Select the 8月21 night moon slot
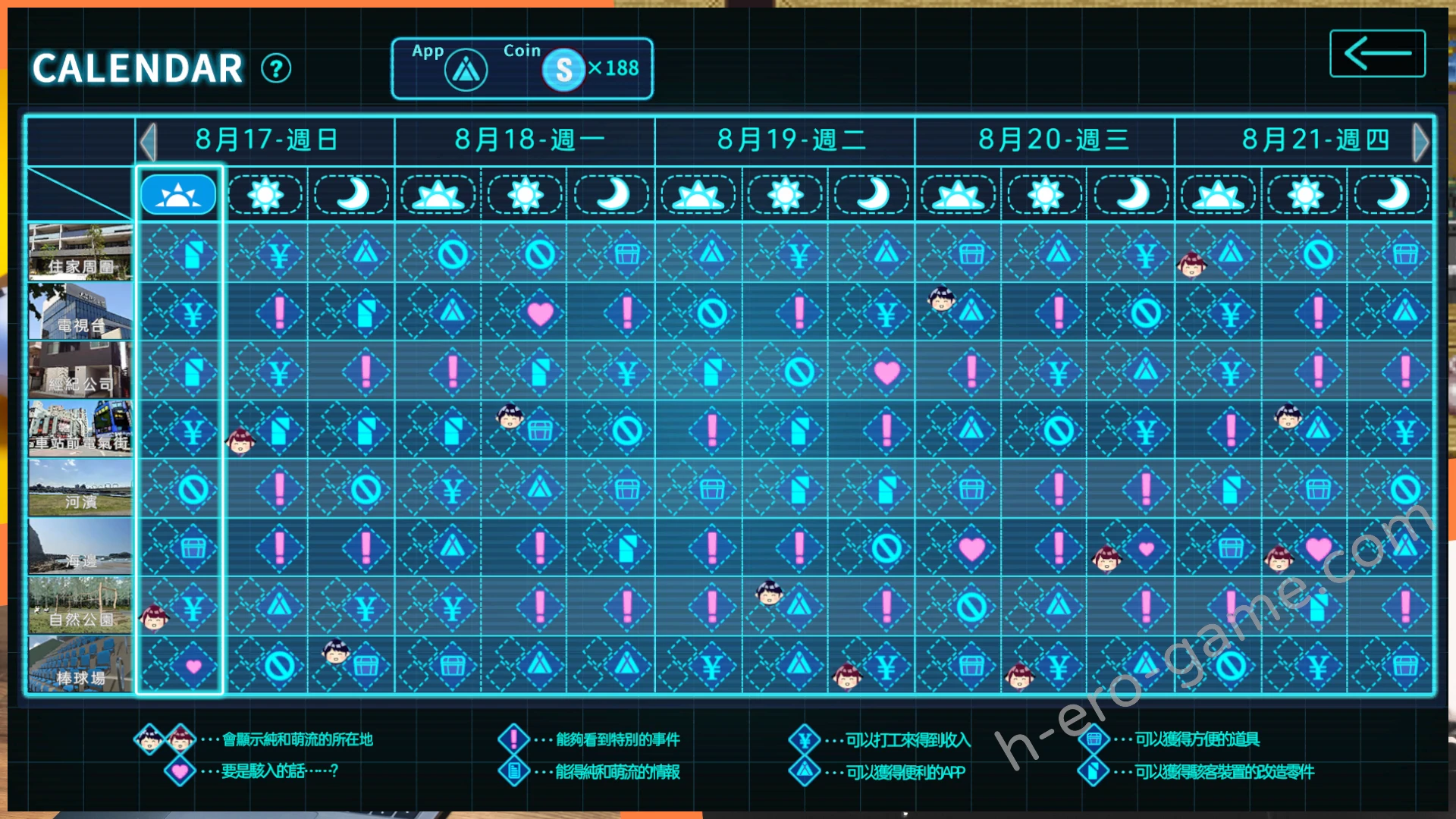The width and height of the screenshot is (1456, 819). point(1392,195)
